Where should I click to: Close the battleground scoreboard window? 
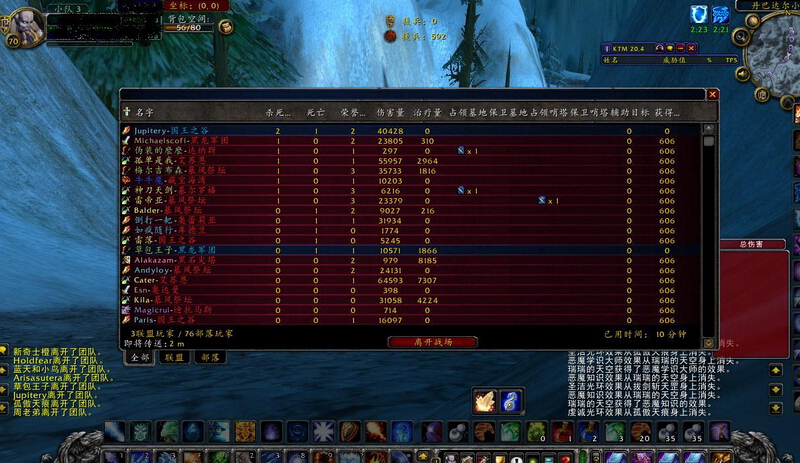pyautogui.click(x=712, y=94)
